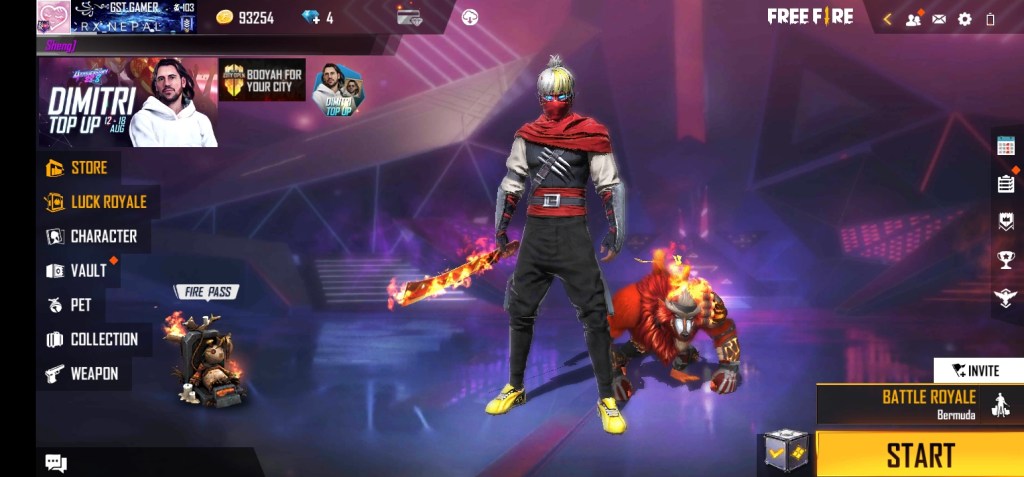
Task: Open the chat speech bubble
Action: [56, 462]
